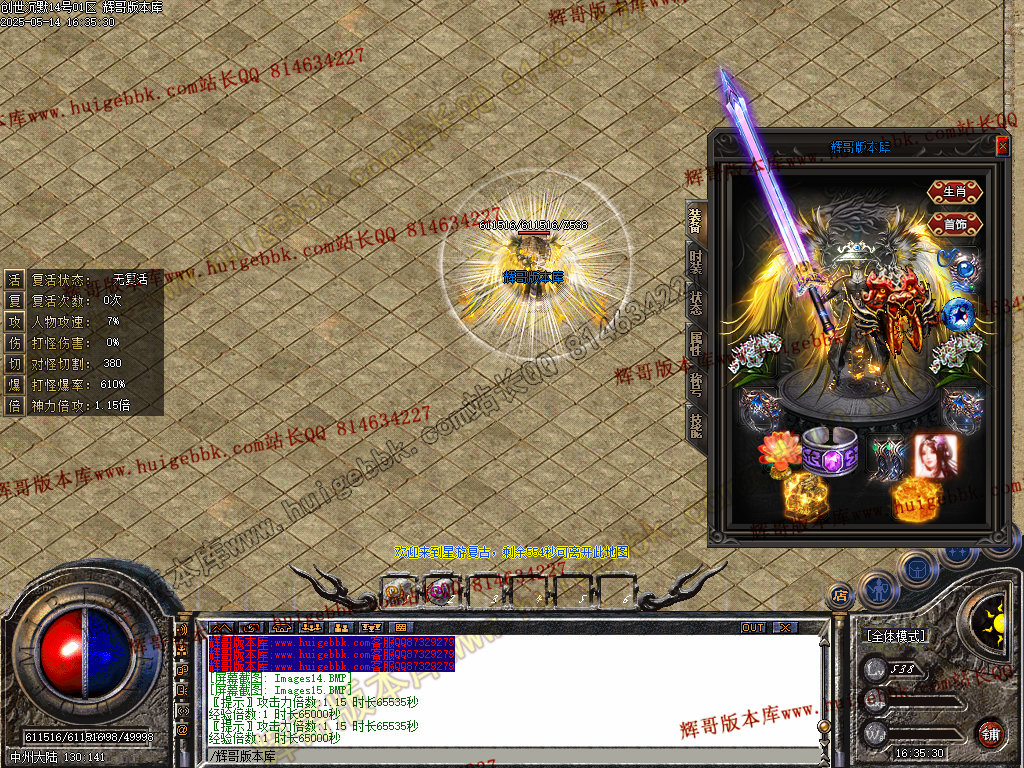Open the red 铺 store button
This screenshot has width=1024, height=768.
tap(989, 732)
